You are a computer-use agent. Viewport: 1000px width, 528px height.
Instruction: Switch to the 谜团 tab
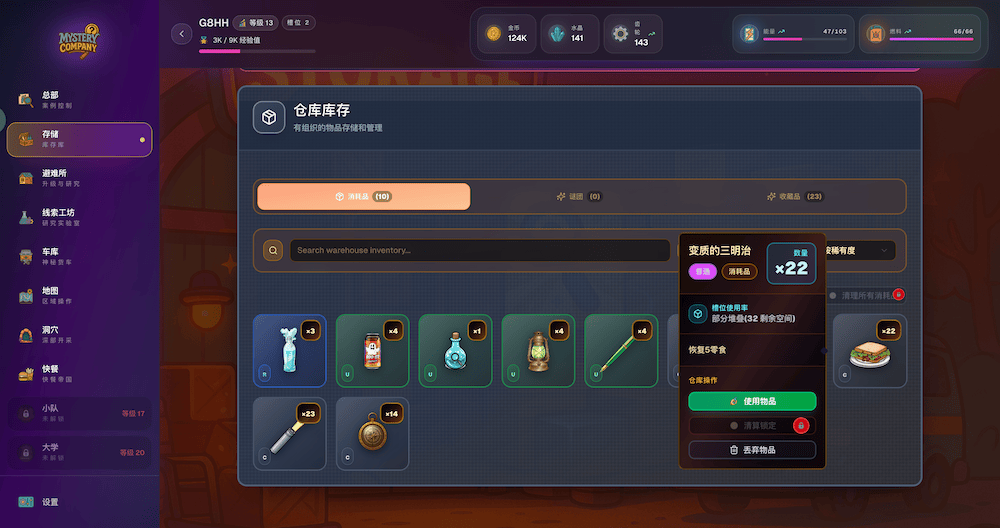(579, 197)
